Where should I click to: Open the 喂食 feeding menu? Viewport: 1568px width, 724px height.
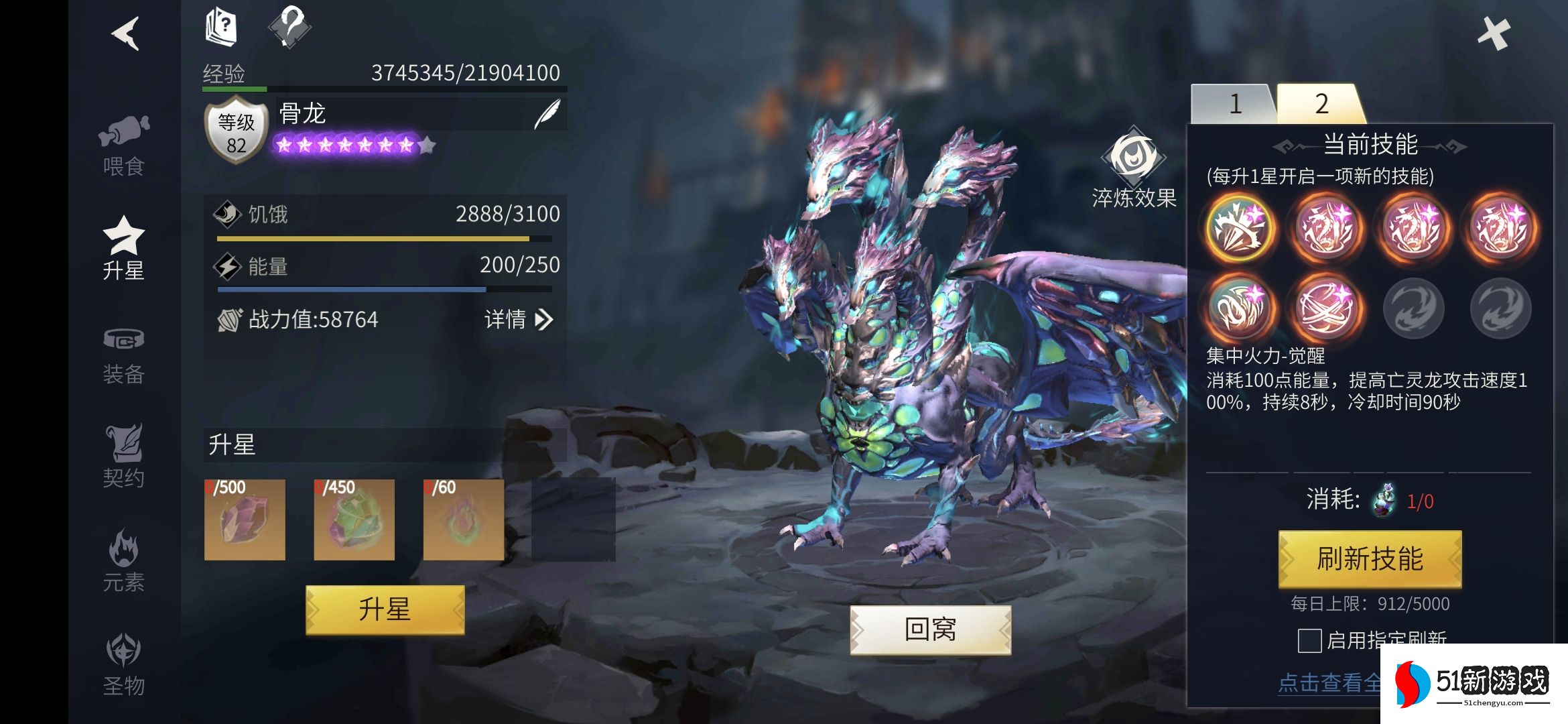pyautogui.click(x=124, y=145)
